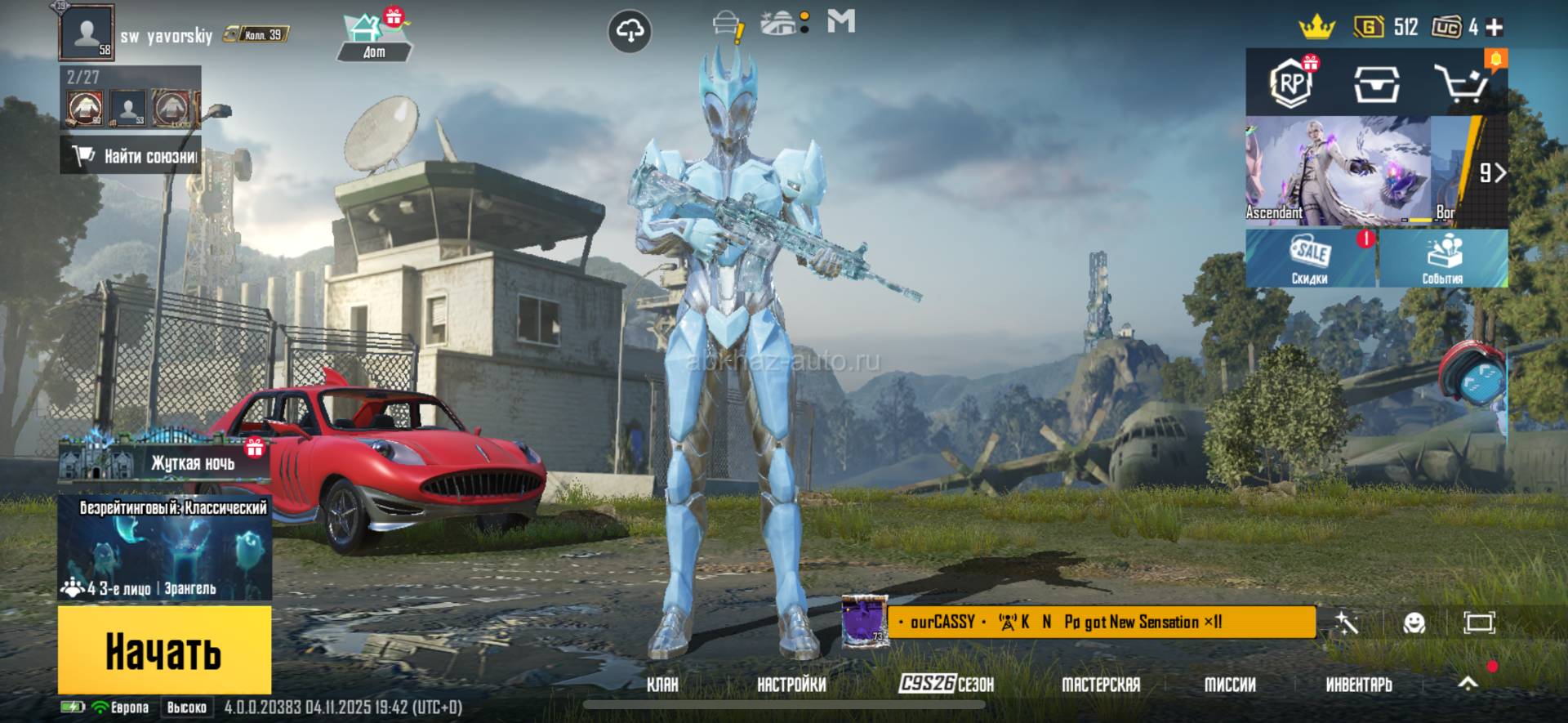Open the Жуткая ночь event banner

point(163,462)
